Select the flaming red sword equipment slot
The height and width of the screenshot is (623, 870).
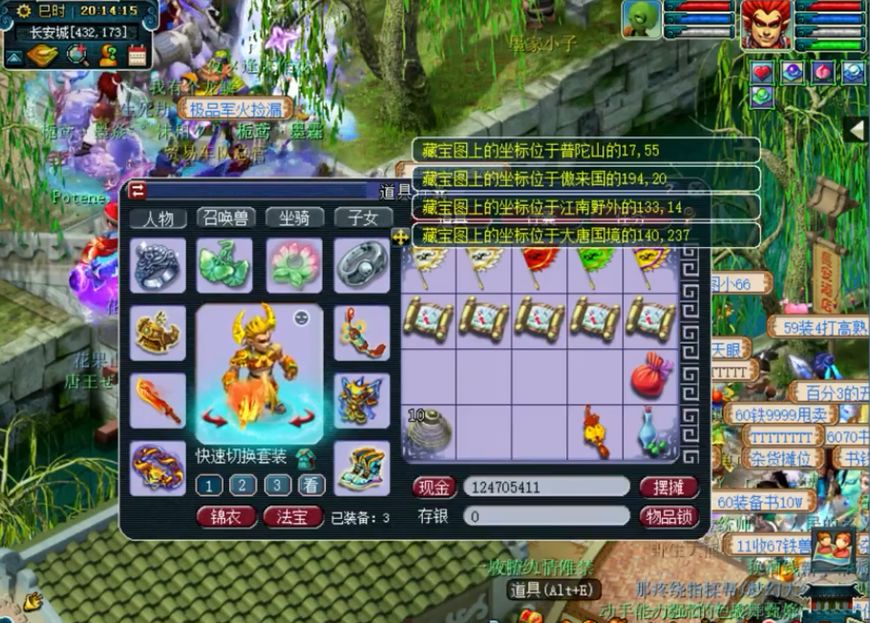pos(158,400)
